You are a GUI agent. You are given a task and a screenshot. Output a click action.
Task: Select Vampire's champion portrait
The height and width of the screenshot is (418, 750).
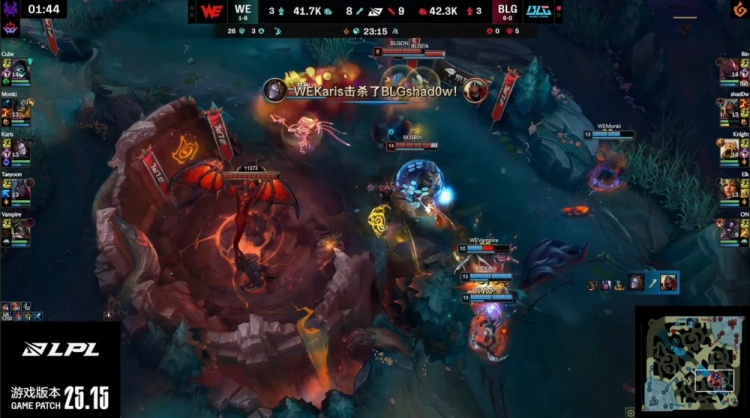(x=21, y=228)
